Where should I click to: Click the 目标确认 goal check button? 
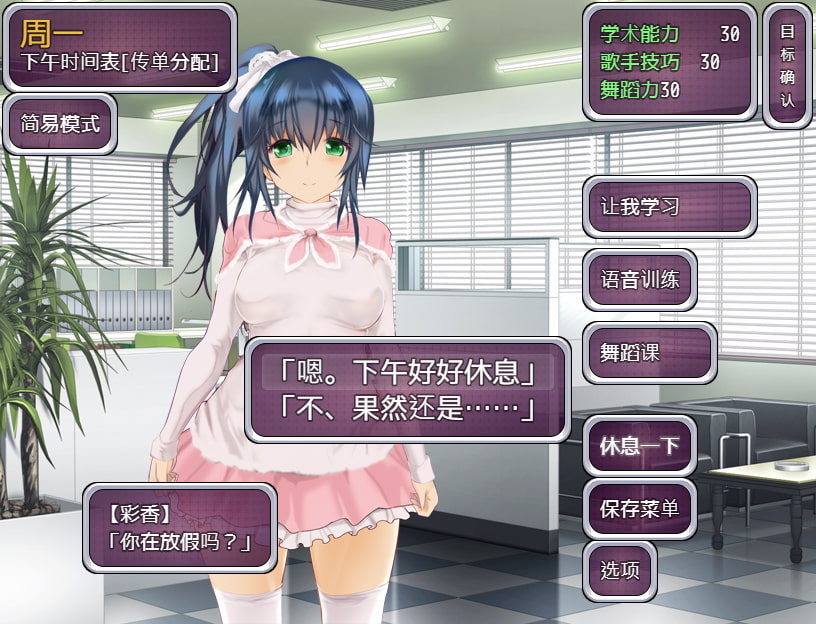click(x=787, y=65)
